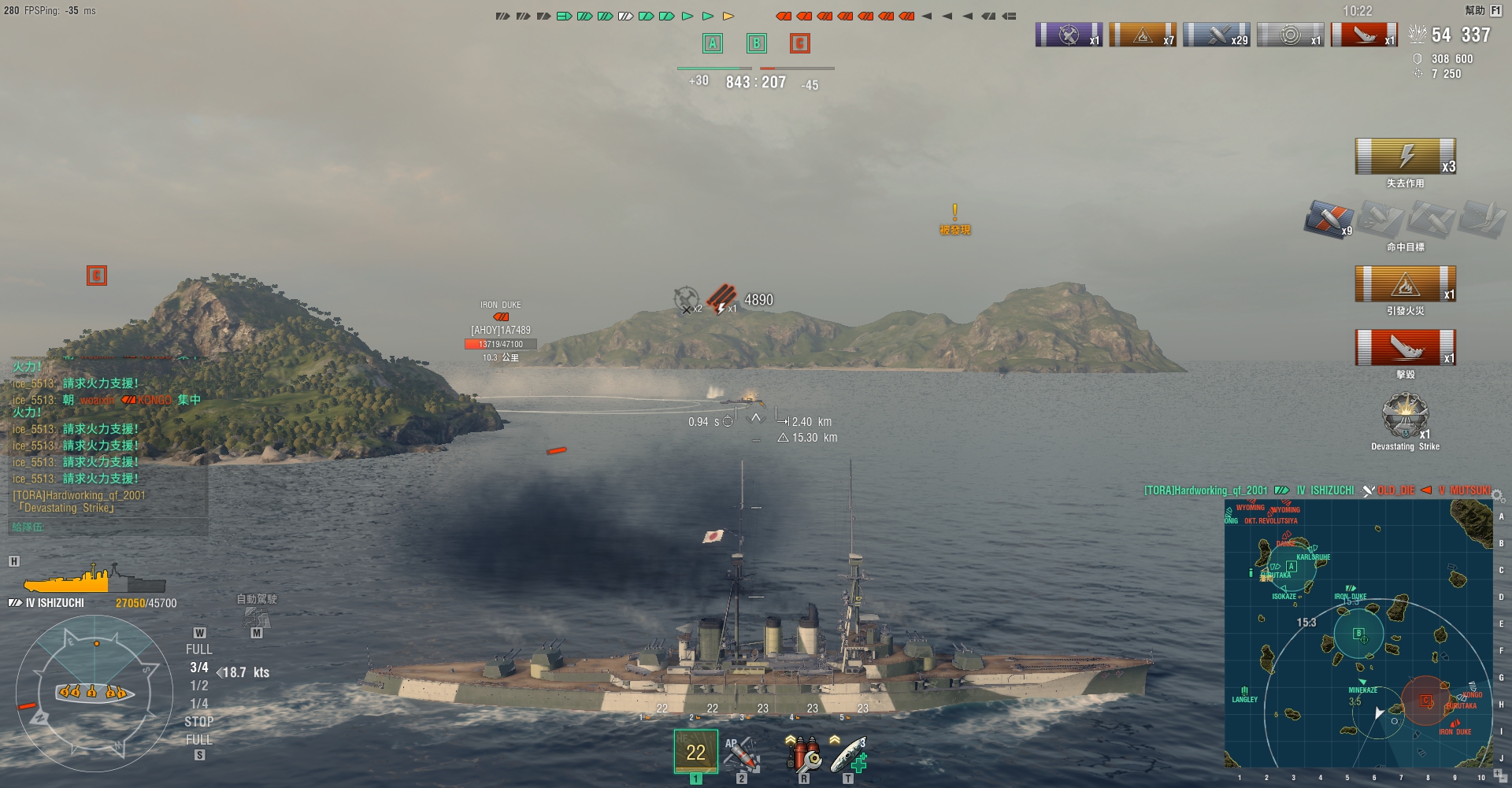Click the ship compass heading dial
Image resolution: width=1512 pixels, height=788 pixels.
(94, 693)
